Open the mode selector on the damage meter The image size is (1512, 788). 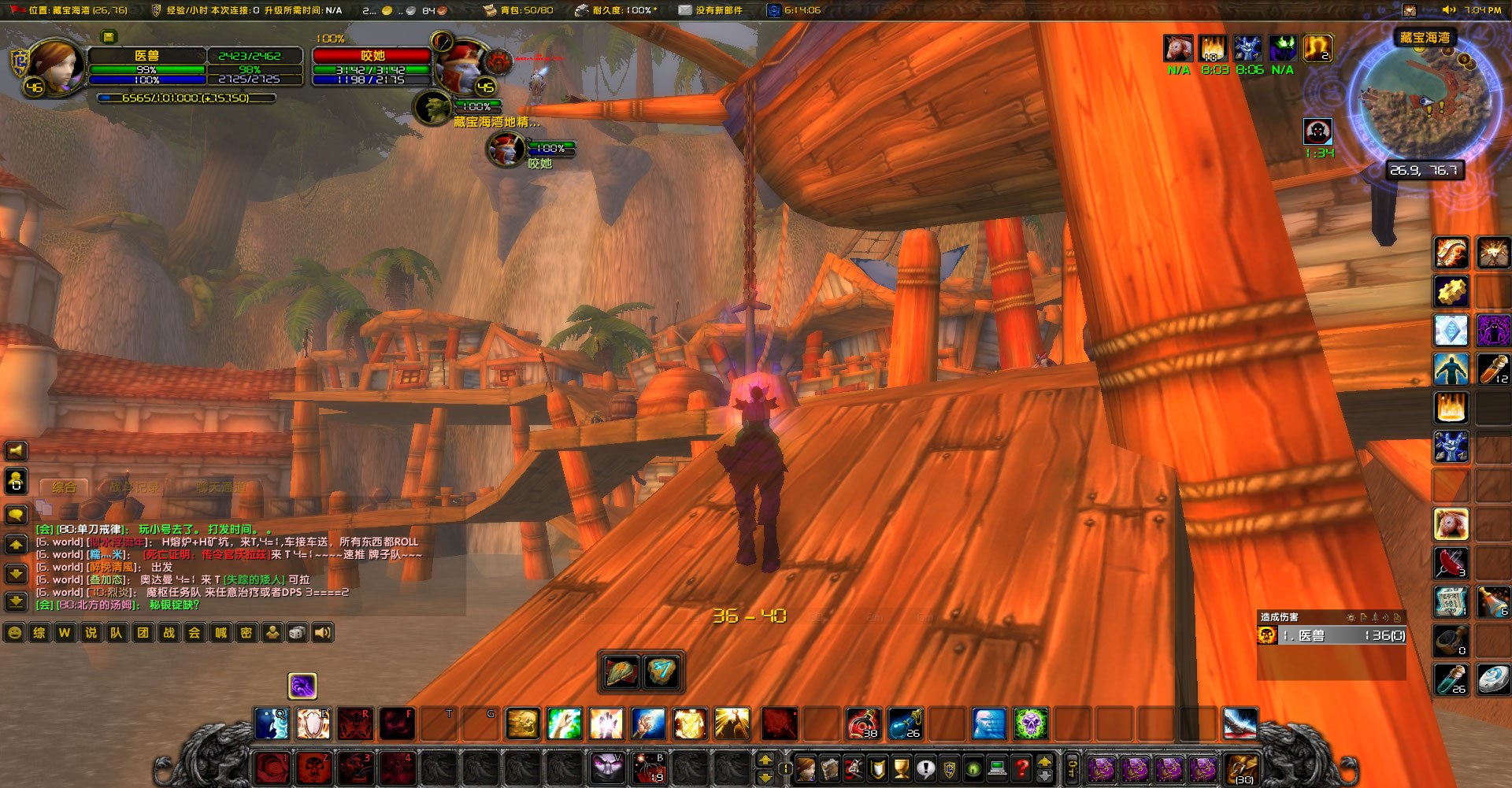click(x=1387, y=617)
